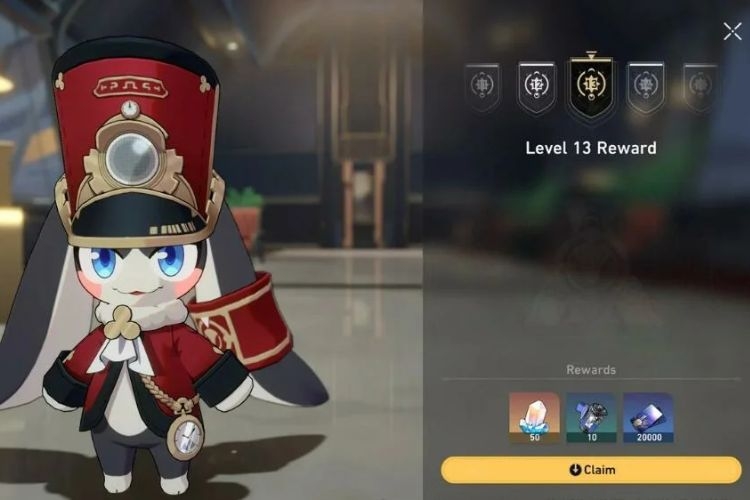The image size is (750, 500).
Task: Claim the Level 13 reward
Action: tap(591, 469)
